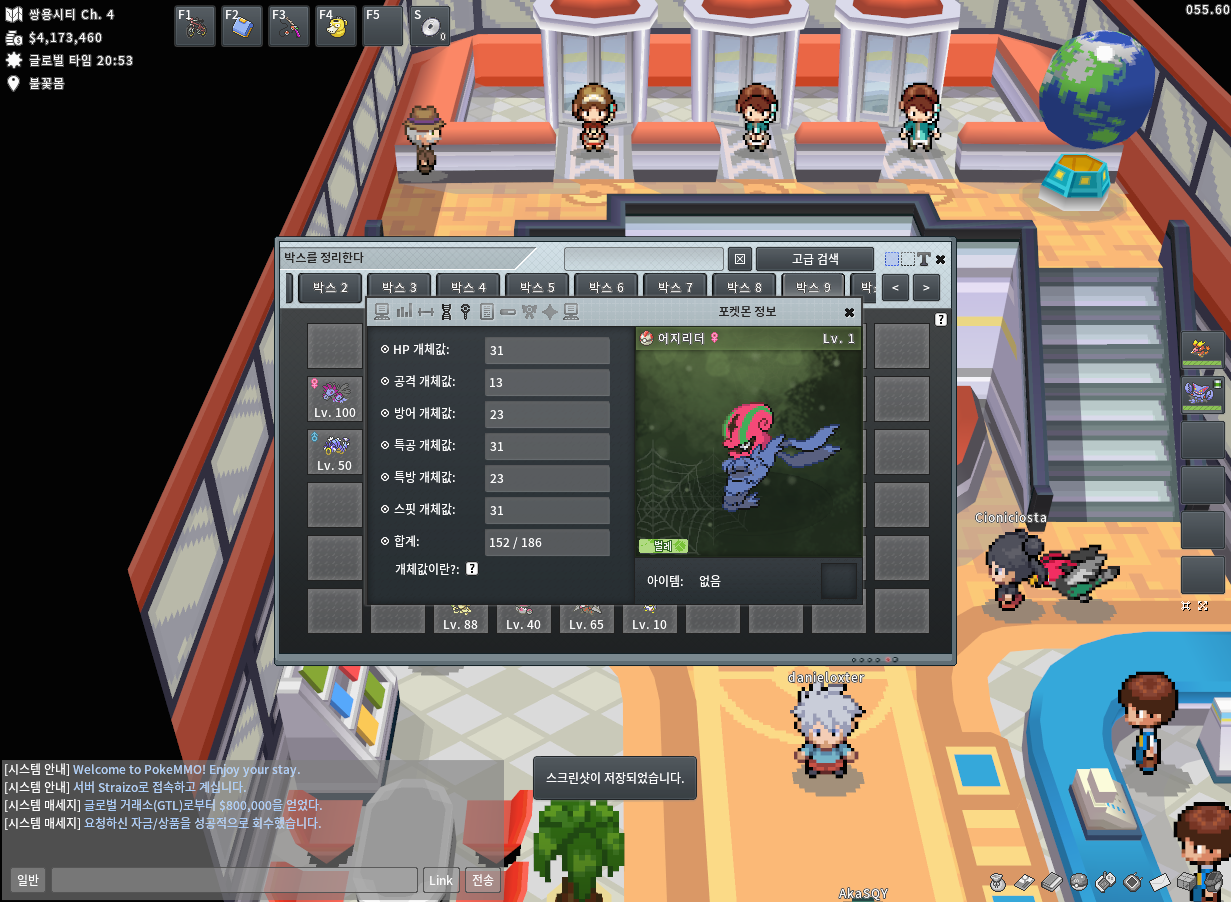Screen dimensions: 1231x902
Task: Switch to the 박스 2 tab
Action: pos(330,288)
